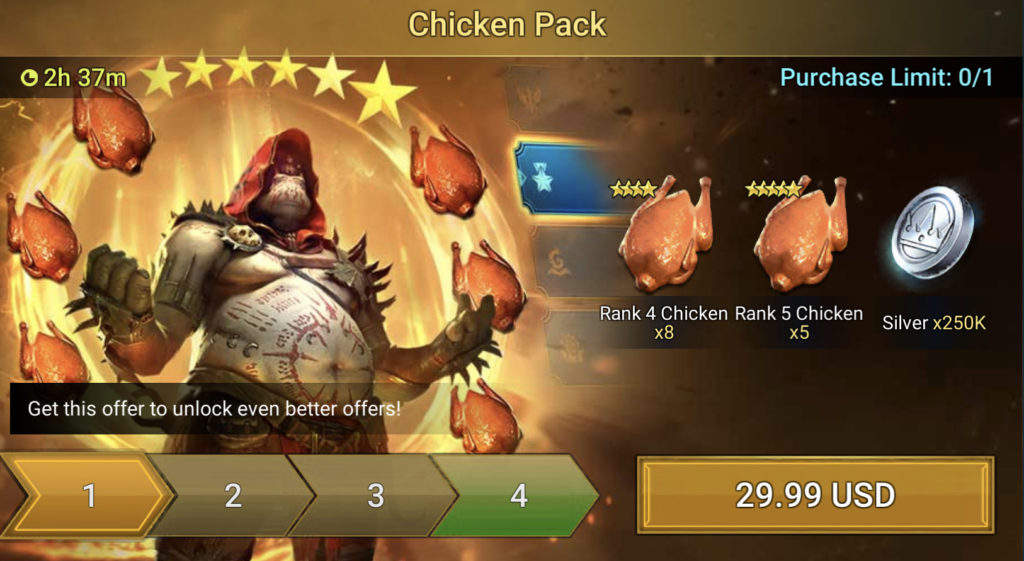1024x561 pixels.
Task: Switch to offer step 2
Action: click(x=232, y=496)
